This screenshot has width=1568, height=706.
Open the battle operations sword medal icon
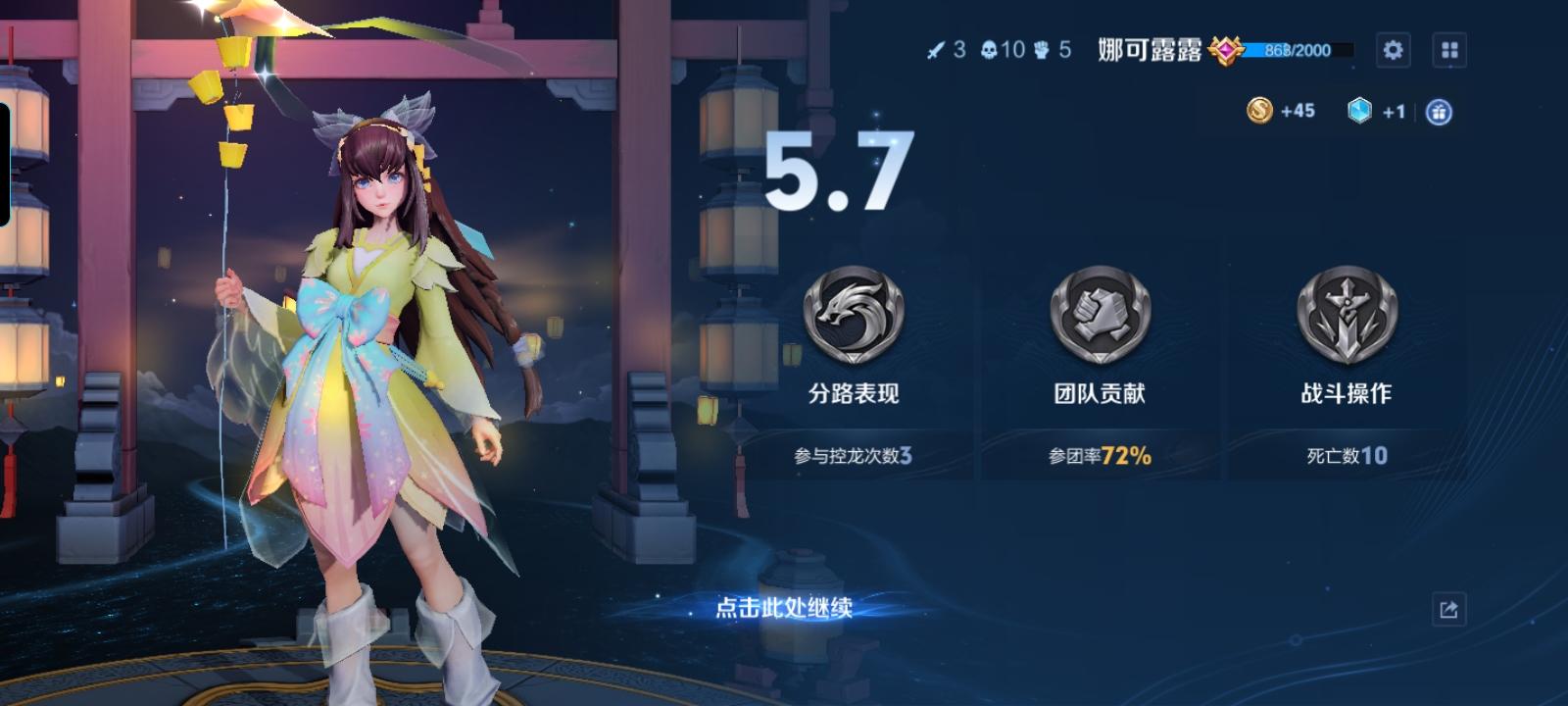click(1345, 314)
